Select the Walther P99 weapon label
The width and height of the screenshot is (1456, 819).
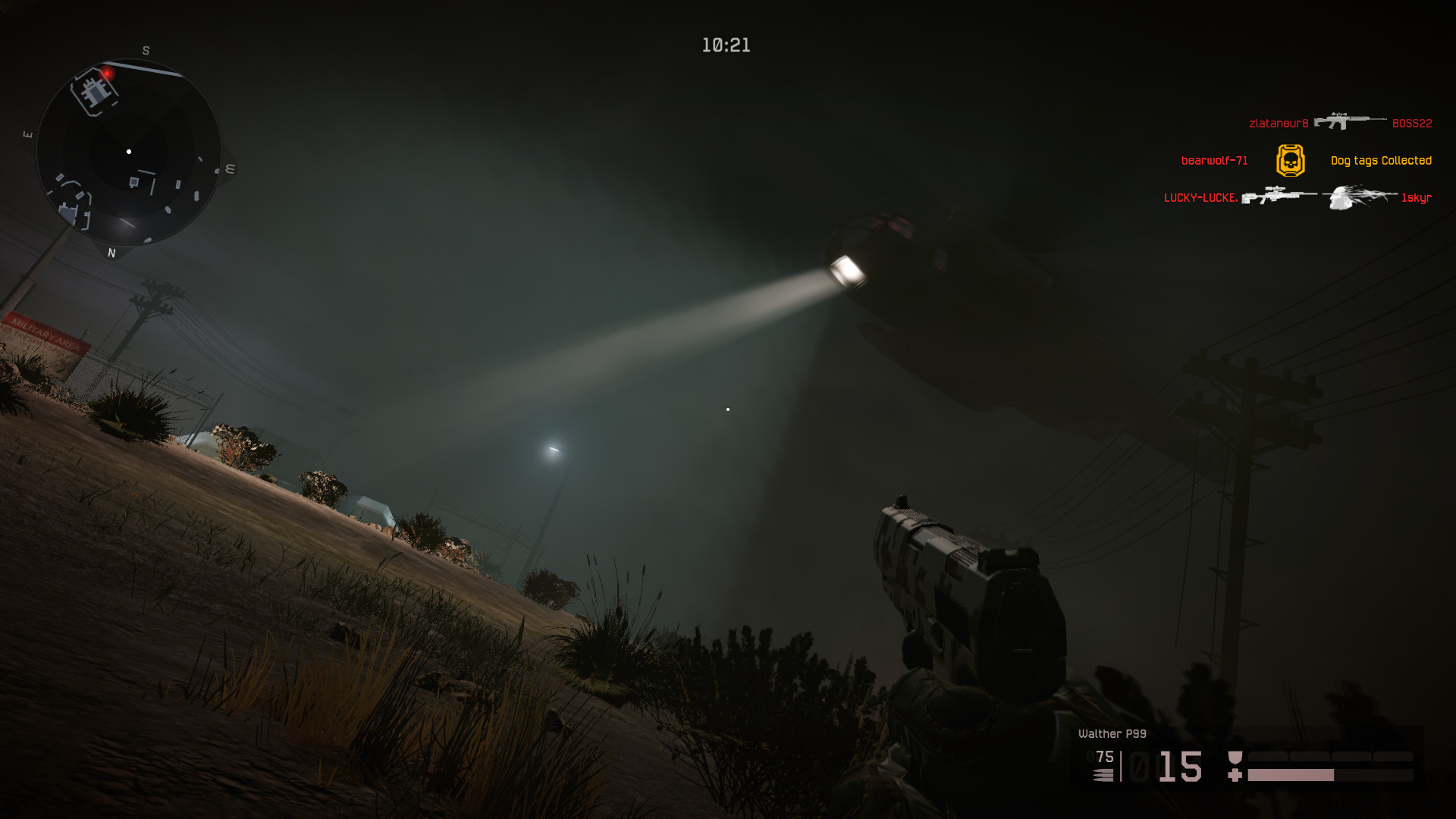1112,733
